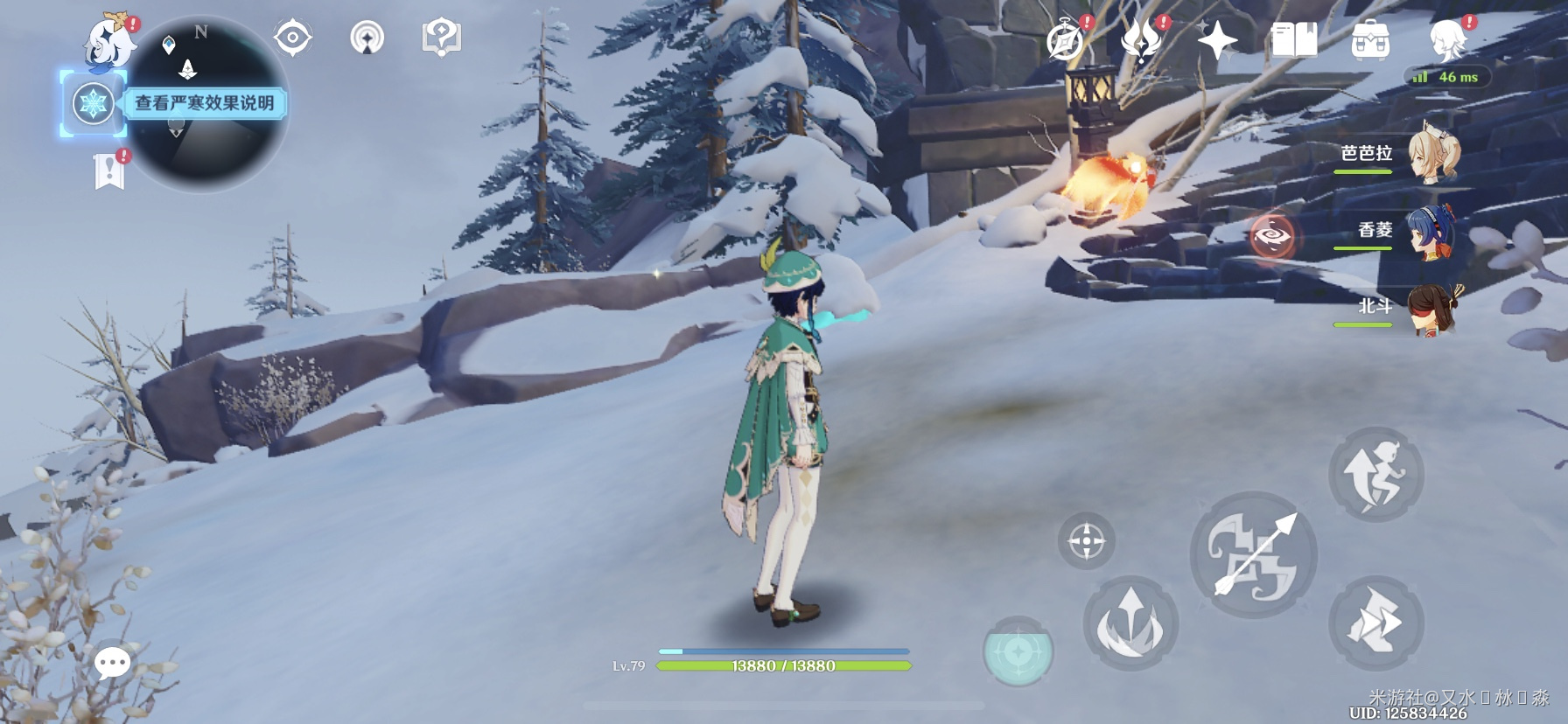1568x724 pixels.
Task: Tap the jump button
Action: [1375, 474]
